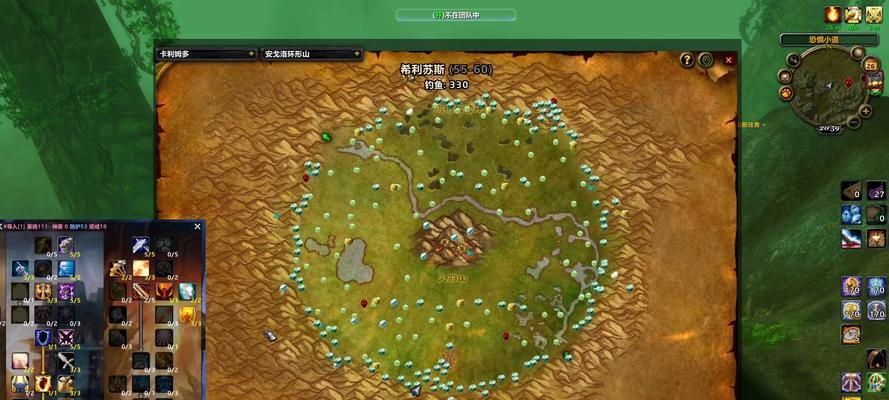Viewport: 889px width, 400px height.
Task: Select the player arrow marker on the map
Action: click(x=326, y=137)
